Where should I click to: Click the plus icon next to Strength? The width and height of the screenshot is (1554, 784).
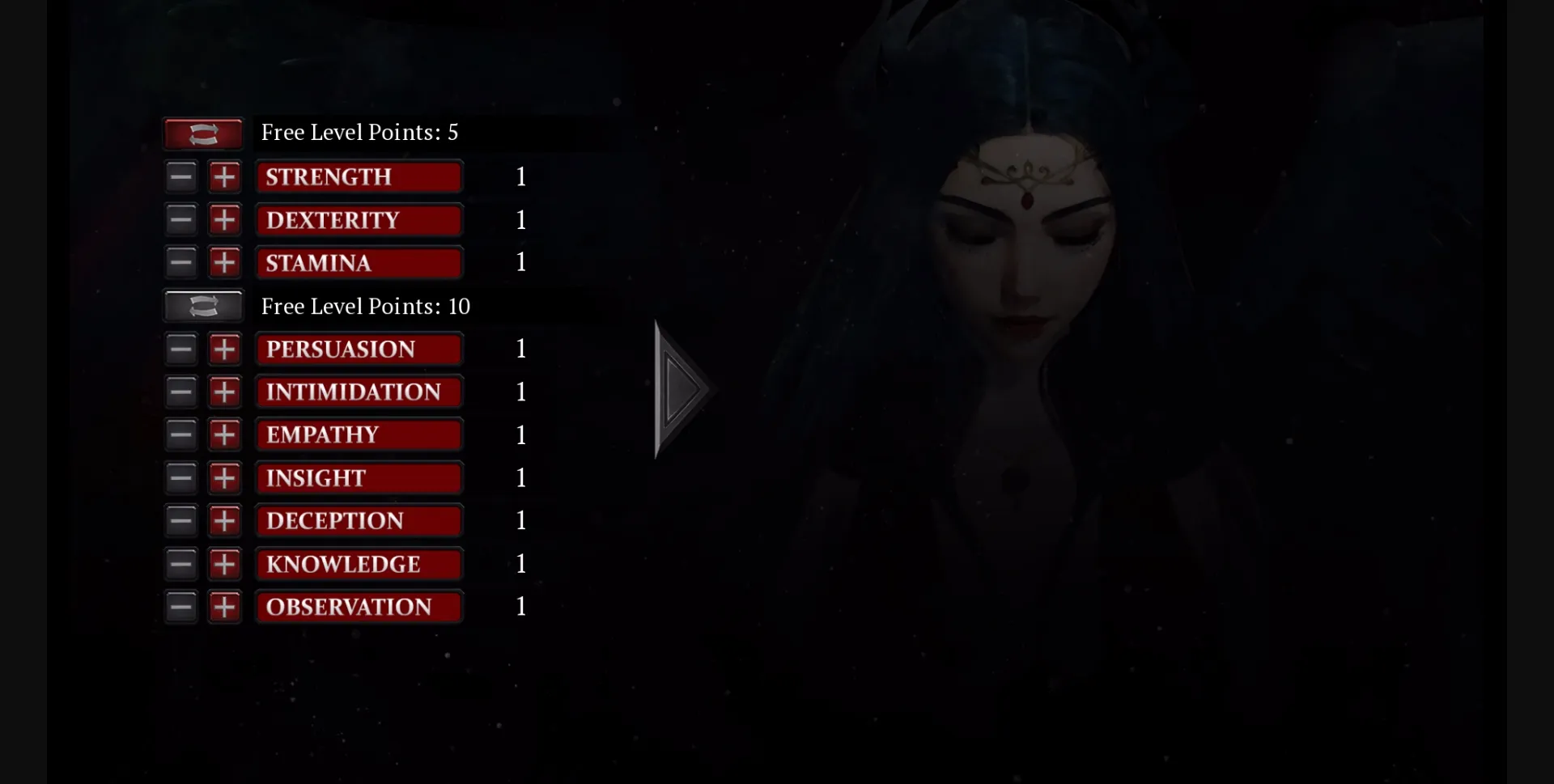click(225, 176)
